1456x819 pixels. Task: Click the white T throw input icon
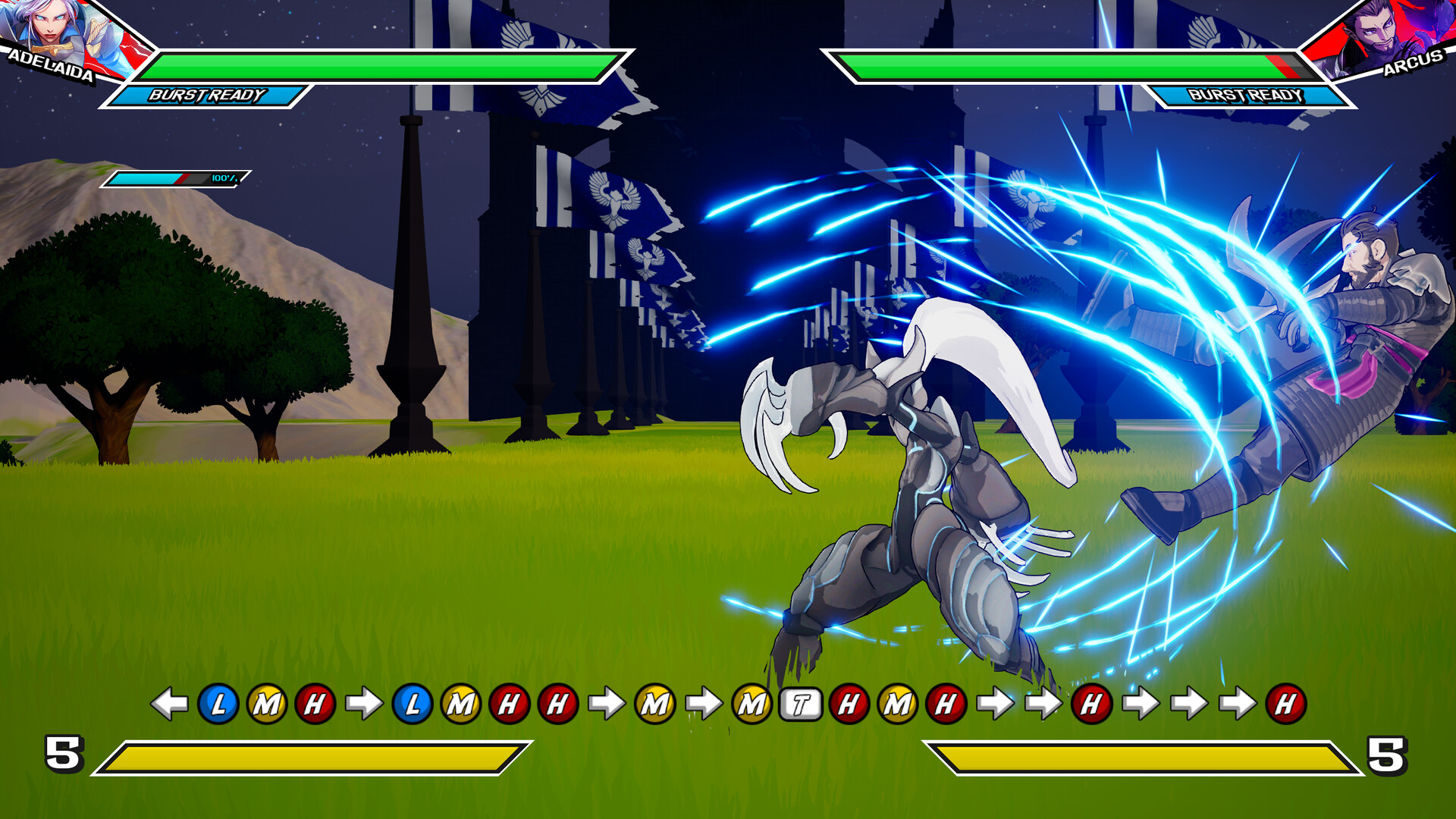(x=802, y=704)
